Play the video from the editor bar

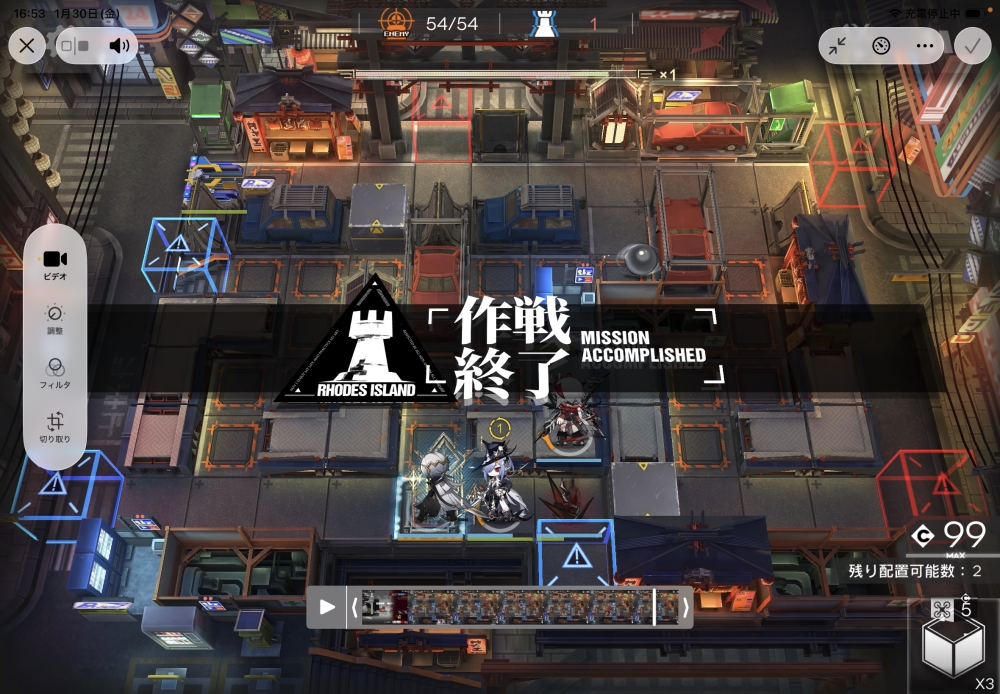[x=327, y=607]
